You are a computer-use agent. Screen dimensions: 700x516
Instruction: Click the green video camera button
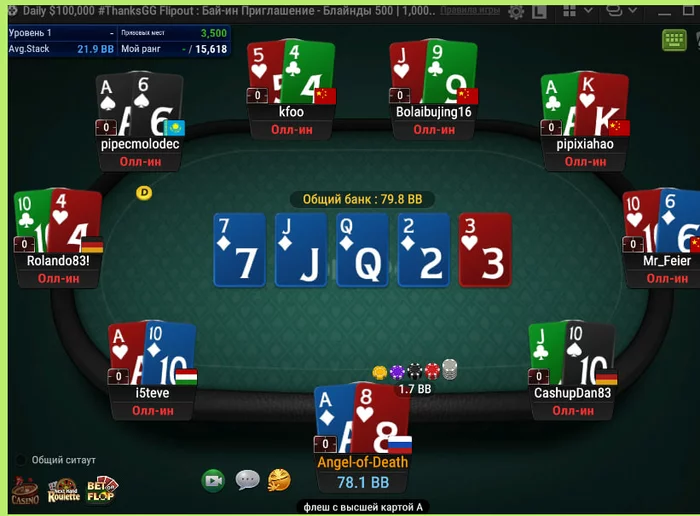213,480
